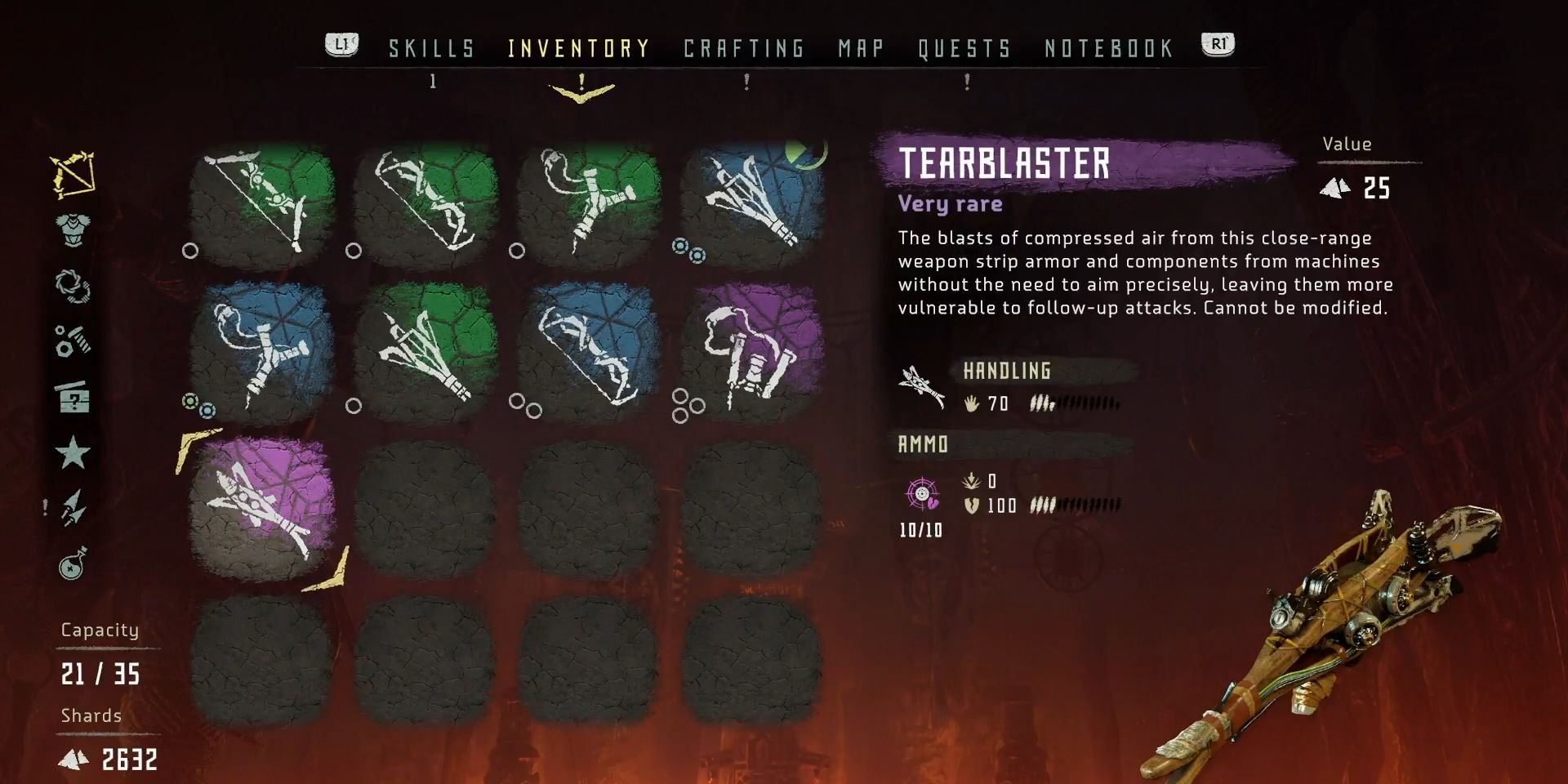Switch to the Skills tab
The width and height of the screenshot is (1568, 784).
tap(431, 49)
